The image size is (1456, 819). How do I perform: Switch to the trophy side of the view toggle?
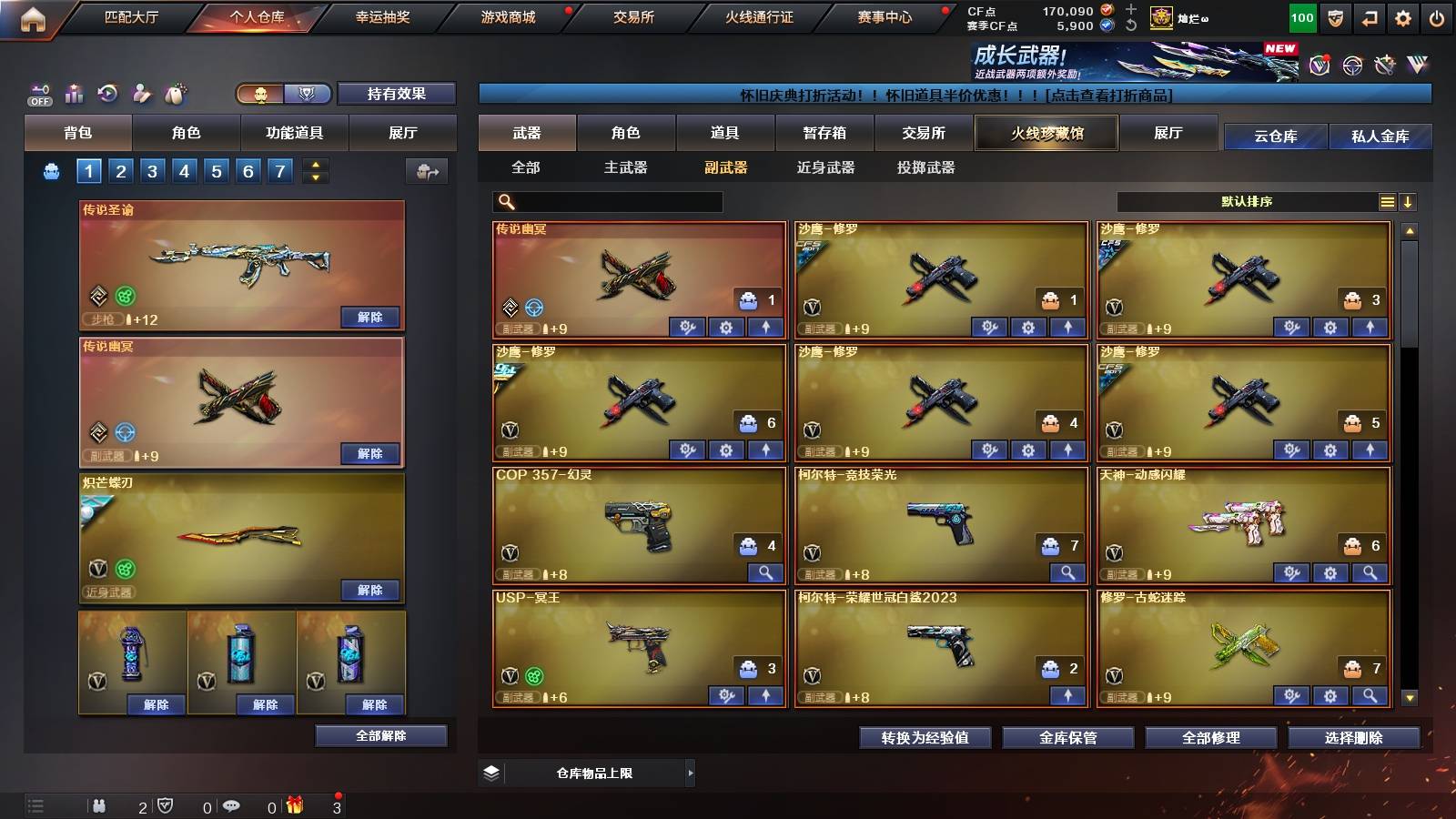pos(308,94)
